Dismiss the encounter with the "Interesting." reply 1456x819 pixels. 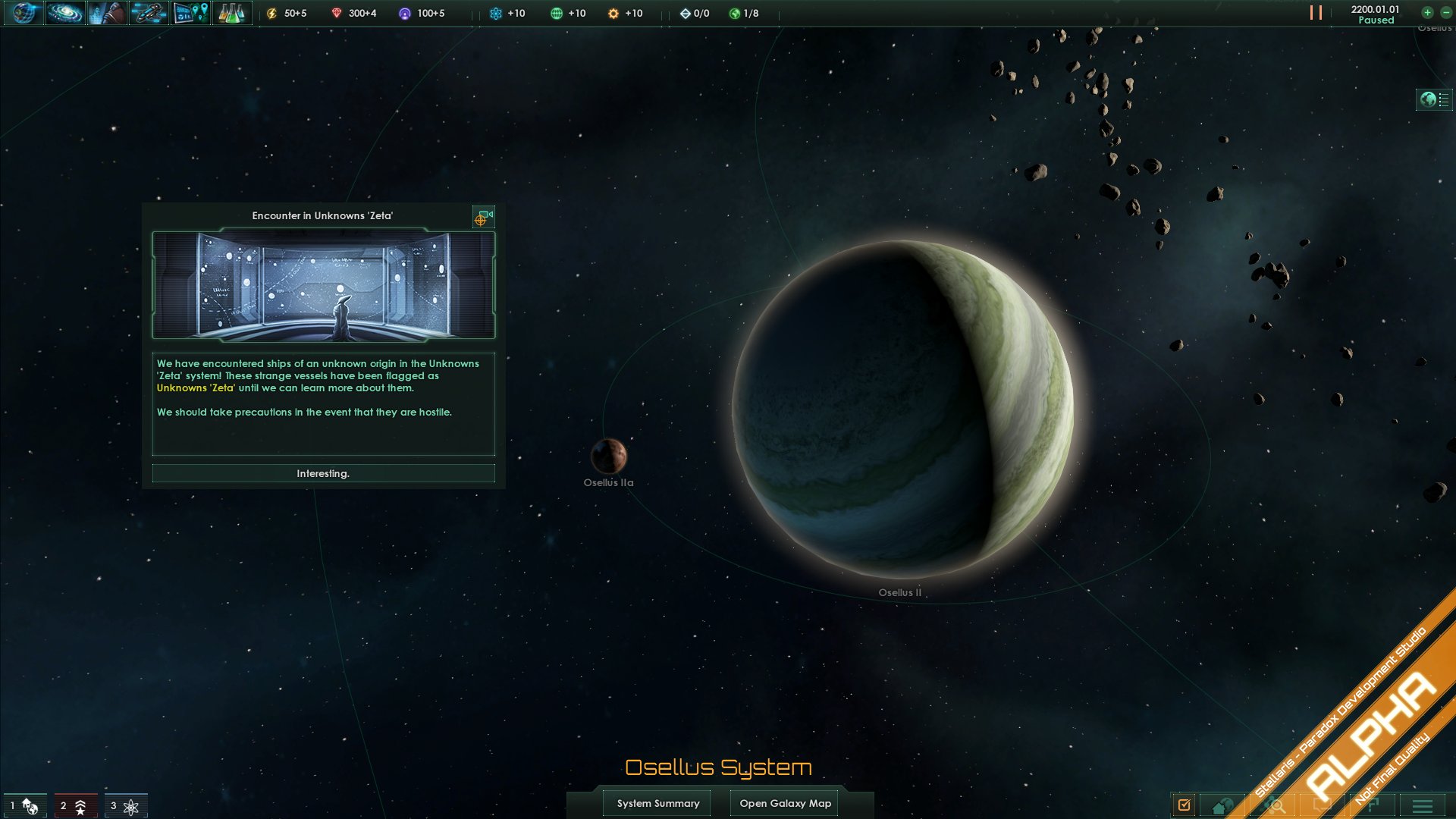tap(323, 473)
